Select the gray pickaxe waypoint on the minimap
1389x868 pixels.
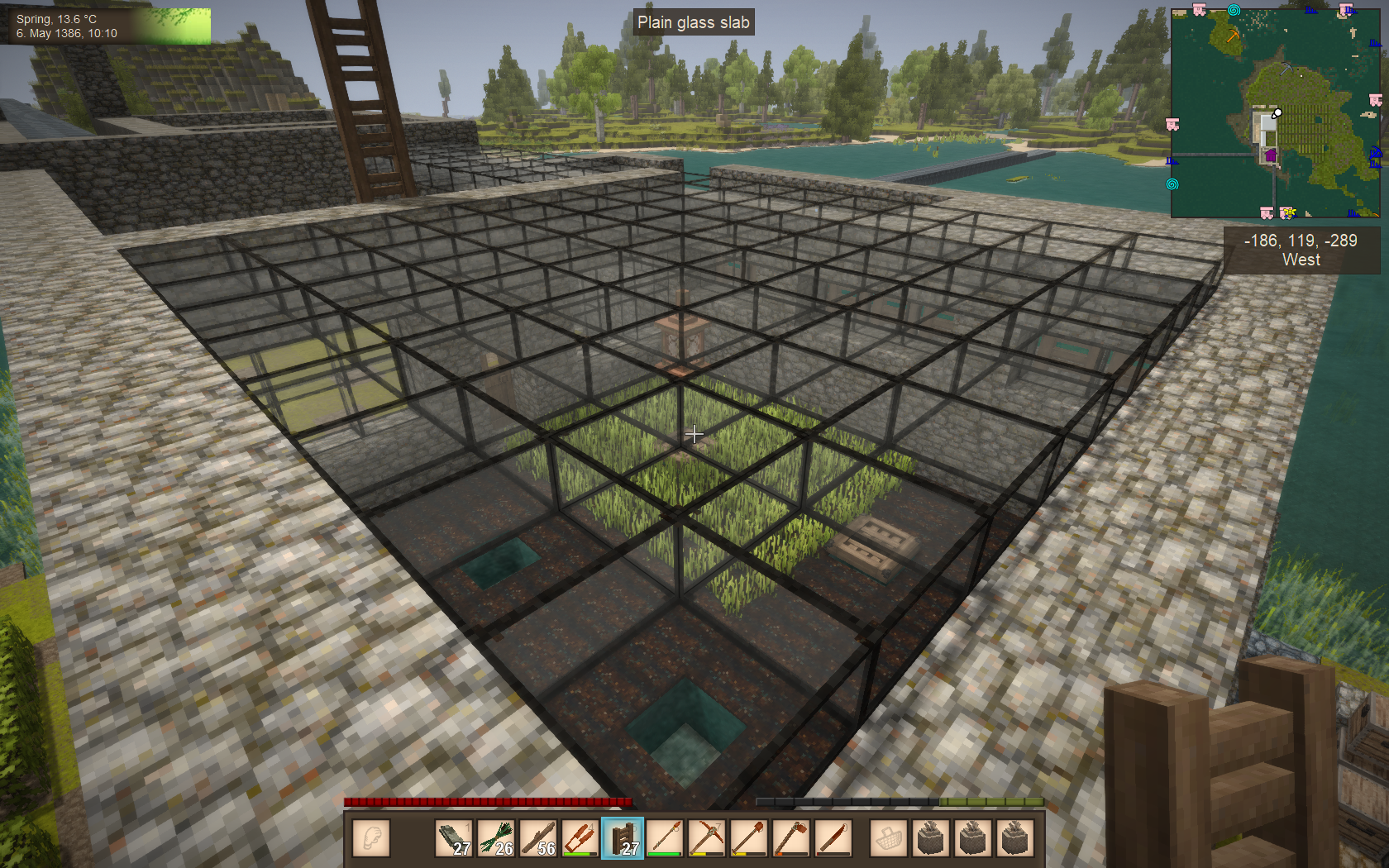[x=1286, y=69]
